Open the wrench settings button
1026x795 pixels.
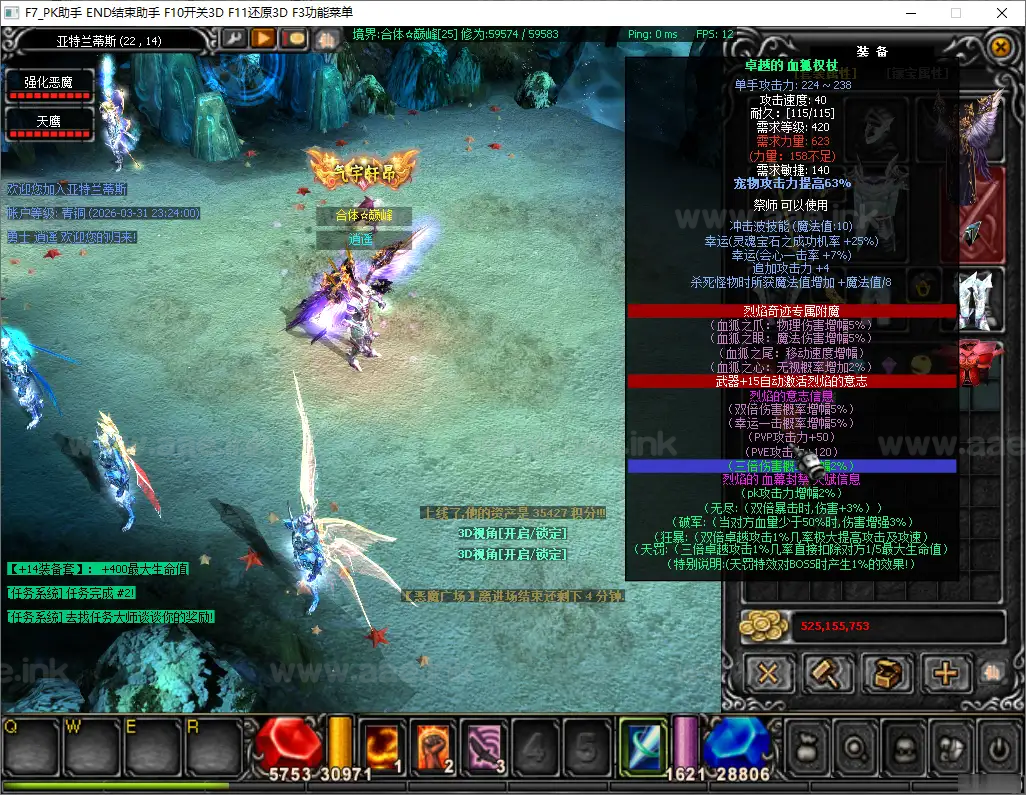pyautogui.click(x=233, y=39)
